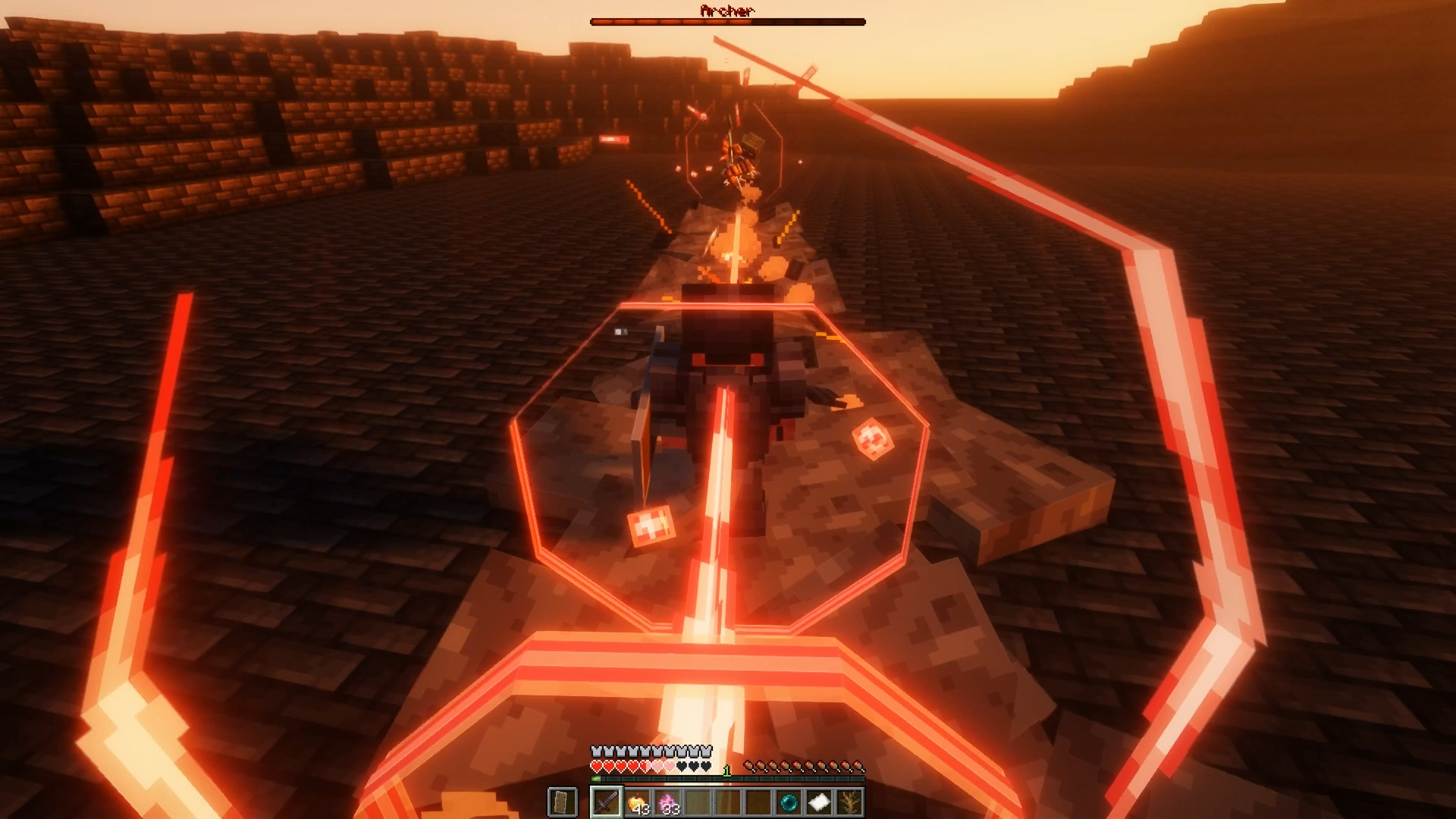The image size is (1456, 819).
Task: Select the shield in the offhand slot
Action: pyautogui.click(x=562, y=802)
